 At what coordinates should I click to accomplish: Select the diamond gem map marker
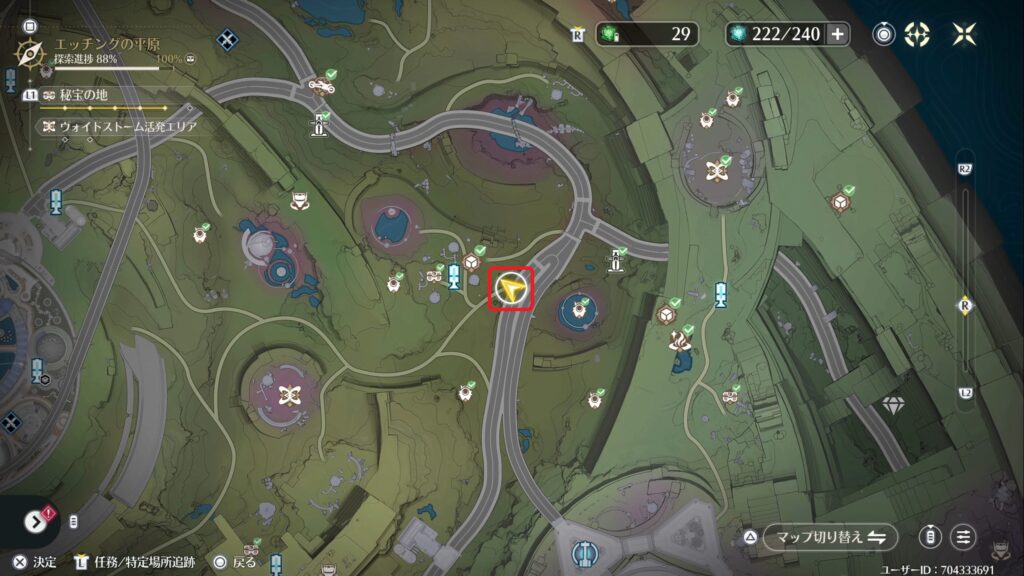tap(892, 405)
